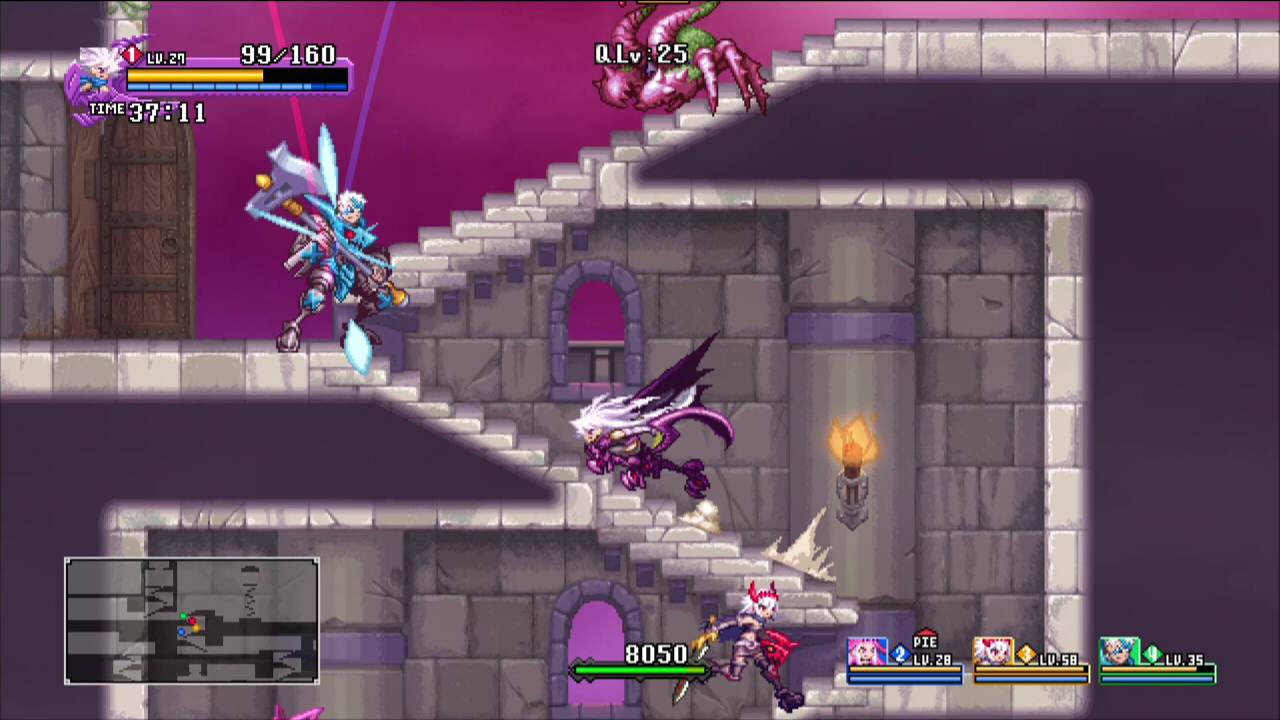The image size is (1280, 720).
Task: Click the green player dot on the minimap
Action: [184, 615]
